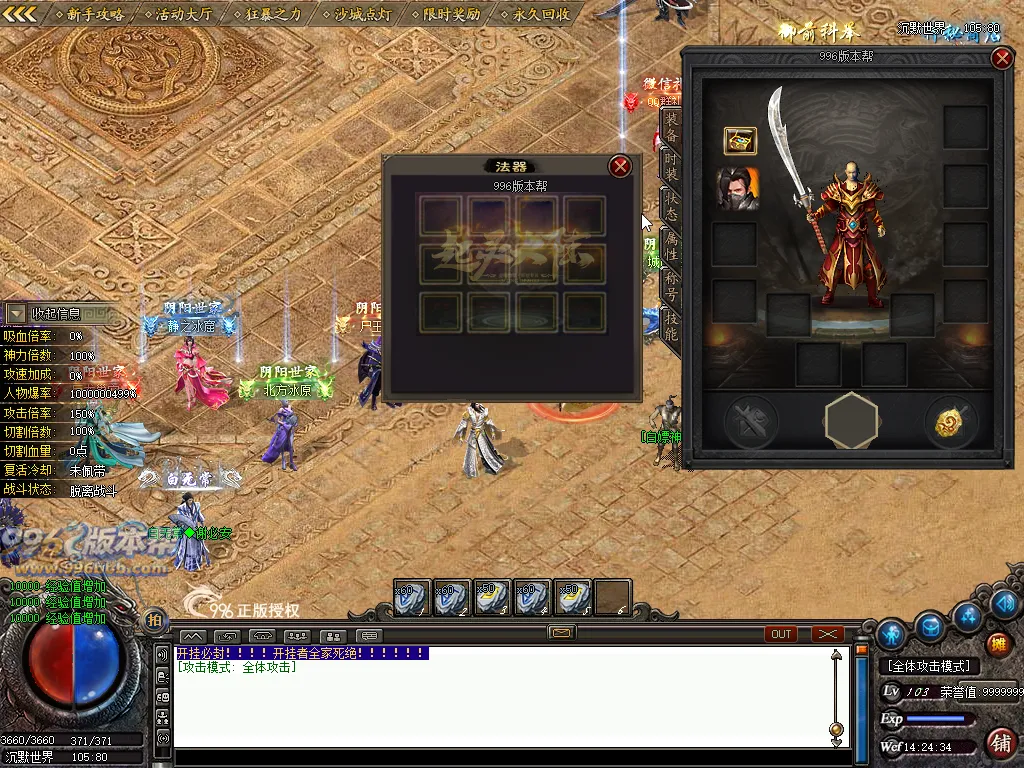Select the masked character portrait slot

(738, 189)
